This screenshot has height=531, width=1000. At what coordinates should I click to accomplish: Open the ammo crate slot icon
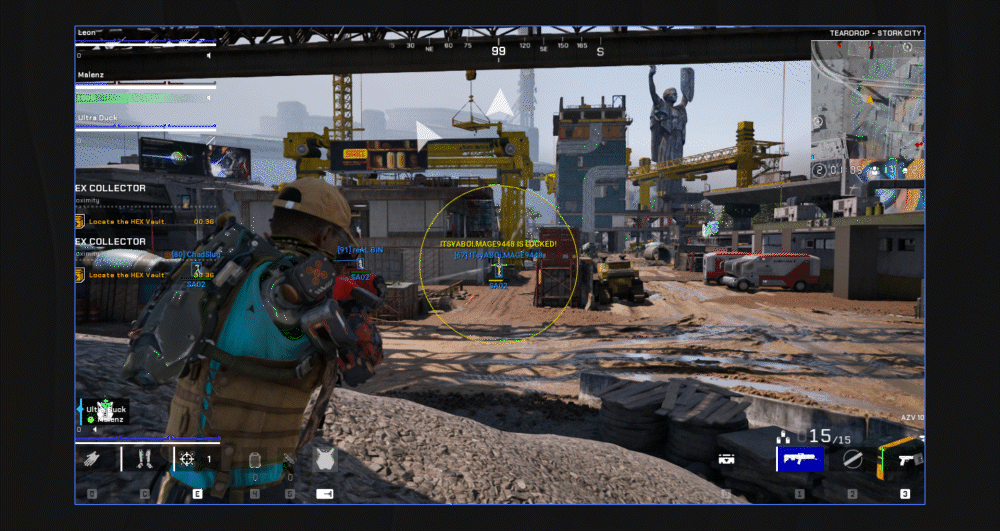[x=727, y=460]
